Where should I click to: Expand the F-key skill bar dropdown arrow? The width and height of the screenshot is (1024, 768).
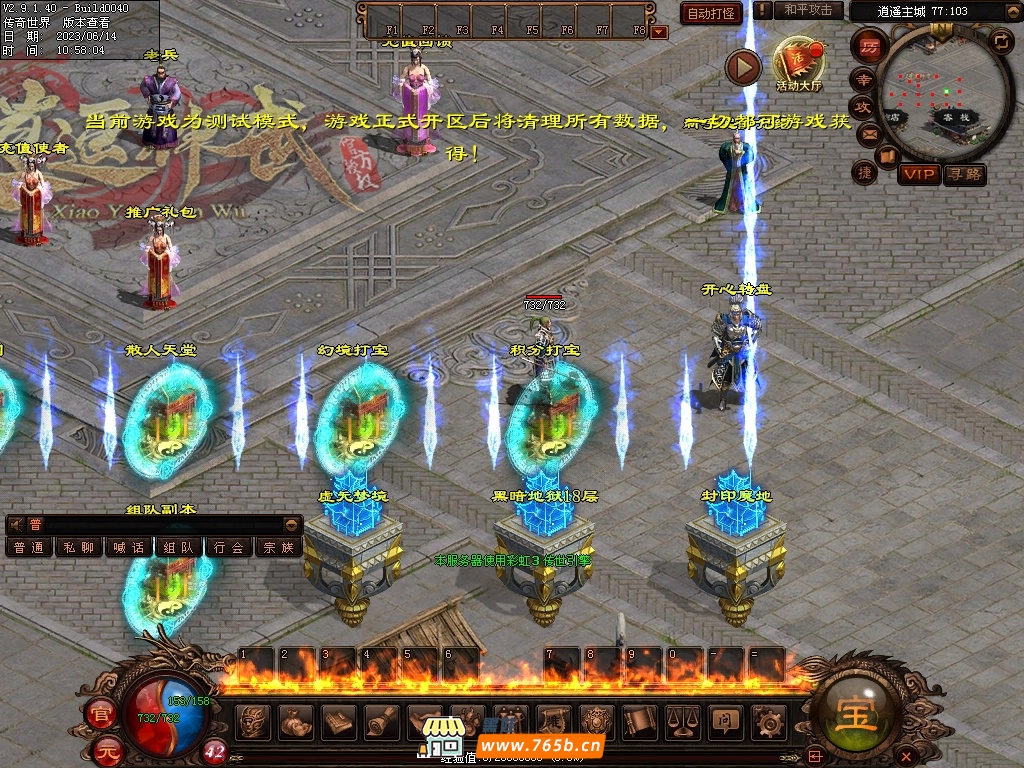[659, 32]
